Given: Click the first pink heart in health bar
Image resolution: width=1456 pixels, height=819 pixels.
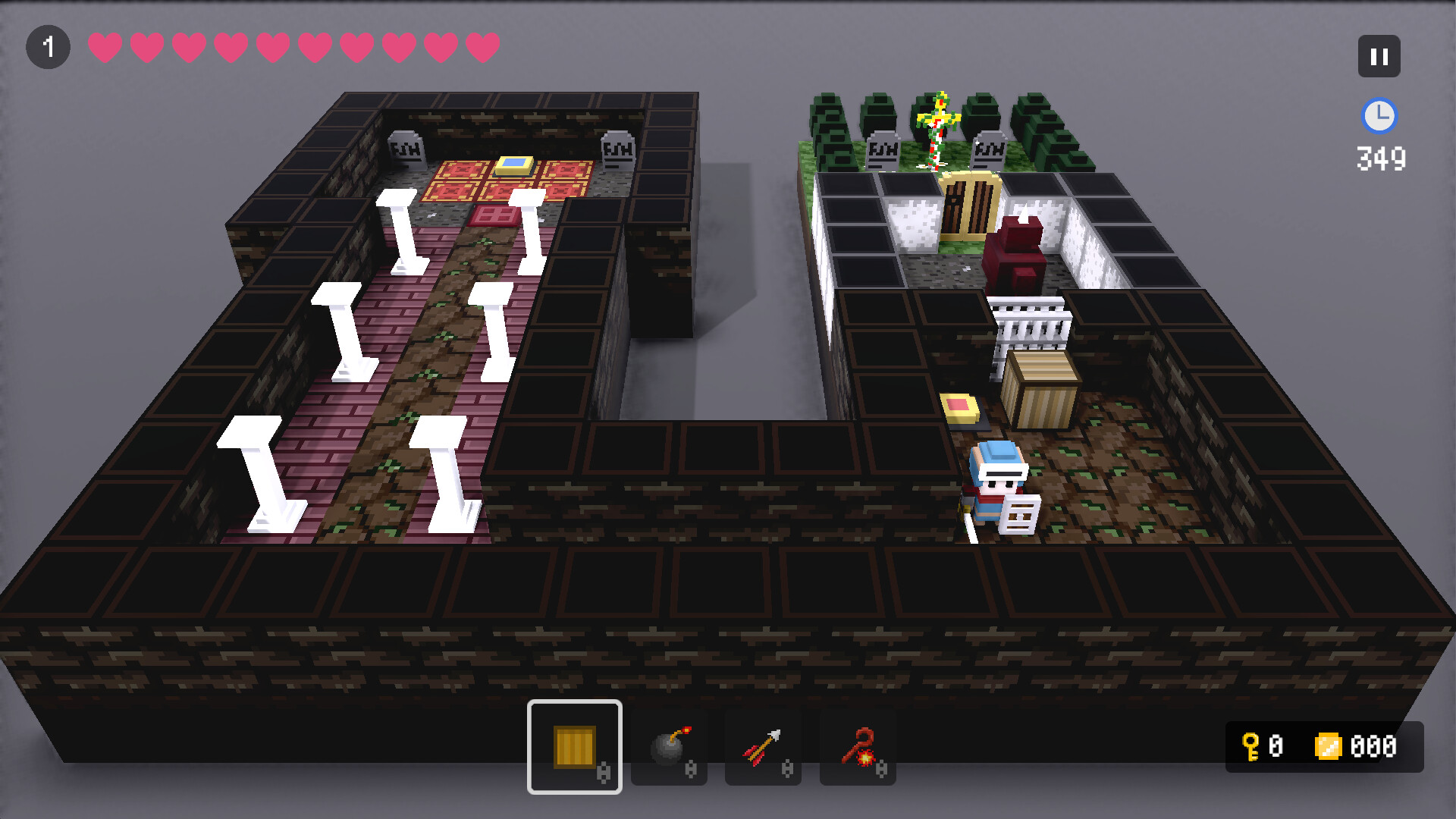Looking at the screenshot, I should (104, 47).
